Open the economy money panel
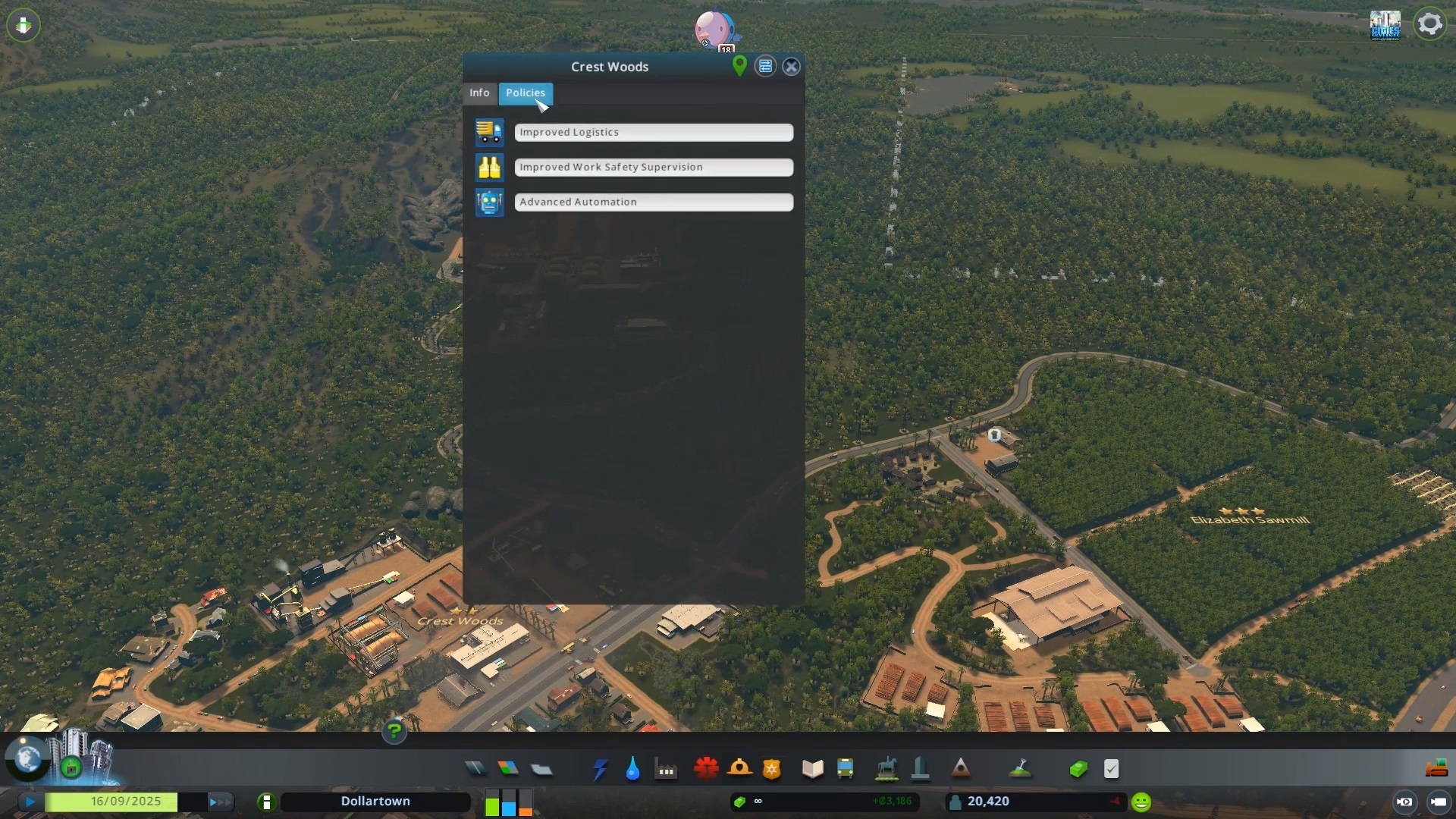 click(x=1078, y=769)
